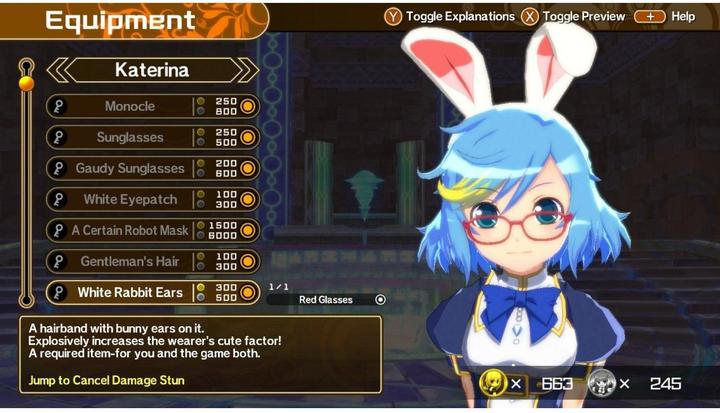Toggle Explanations in the top bar
This screenshot has height=413, width=720.
449,16
